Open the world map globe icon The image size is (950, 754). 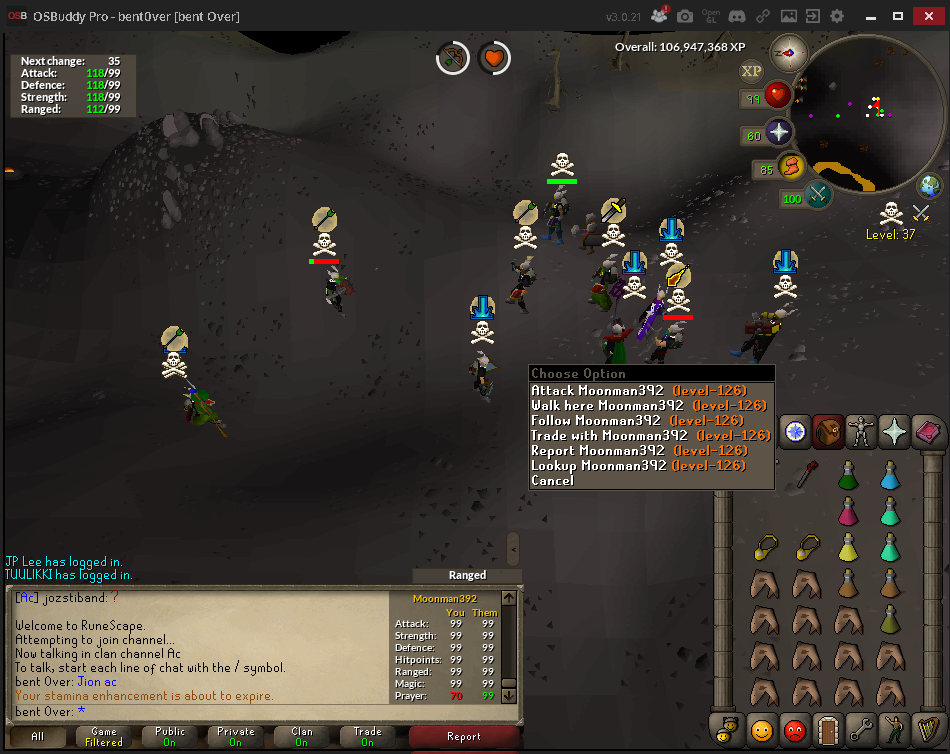929,185
